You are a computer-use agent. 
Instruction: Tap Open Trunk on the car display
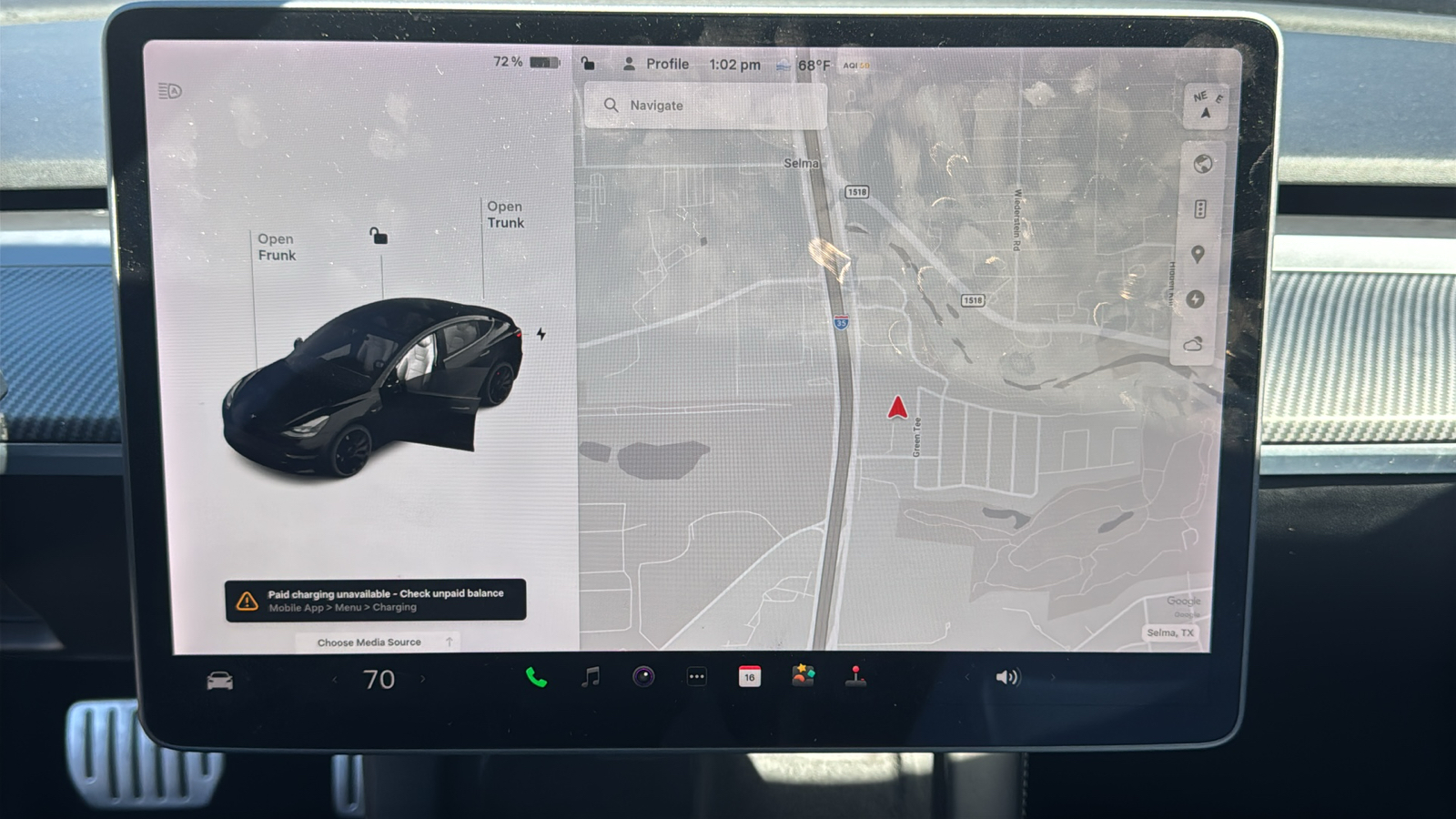click(505, 214)
